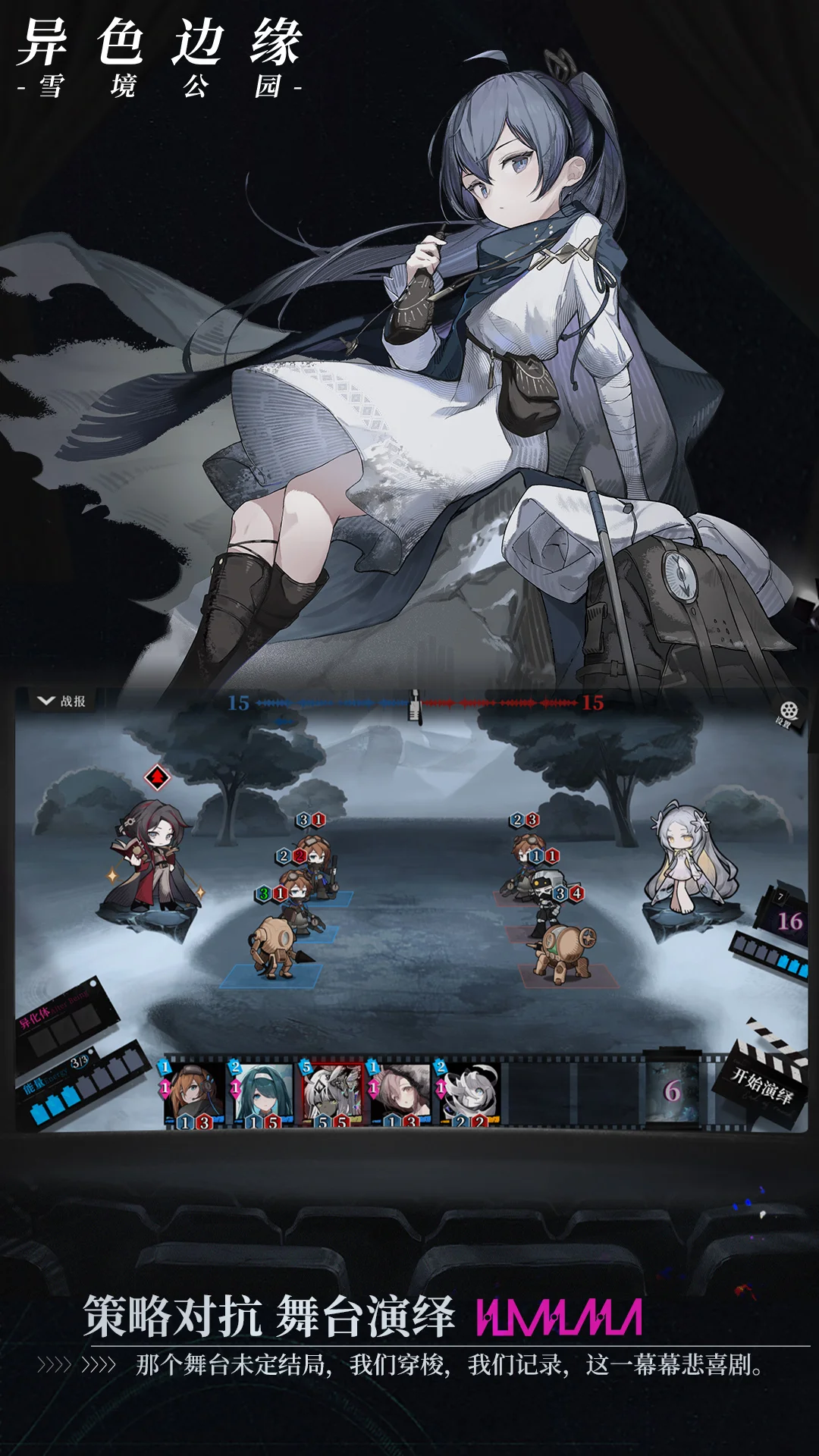Pick the red-bordered cost 5 card
Screen dimensions: 819x1456
(x=331, y=1092)
